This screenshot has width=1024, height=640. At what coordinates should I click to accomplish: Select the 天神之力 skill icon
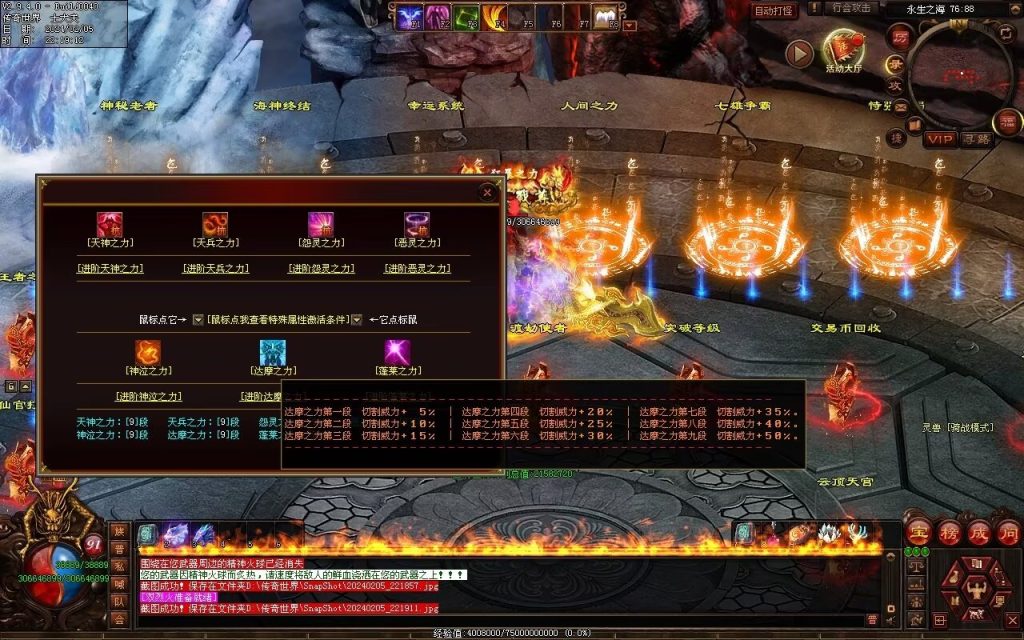click(109, 224)
